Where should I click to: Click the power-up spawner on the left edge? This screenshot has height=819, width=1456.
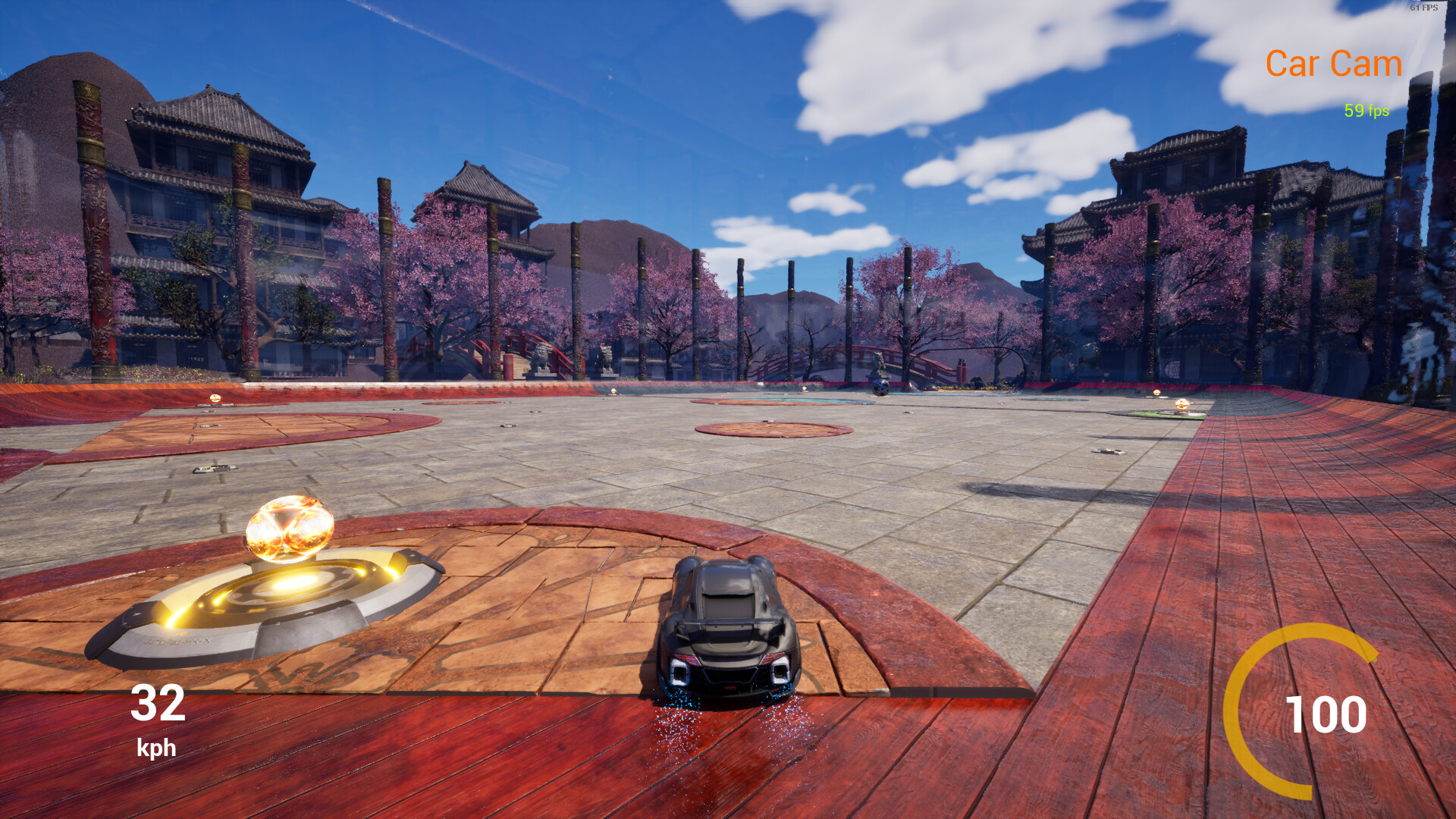216,398
